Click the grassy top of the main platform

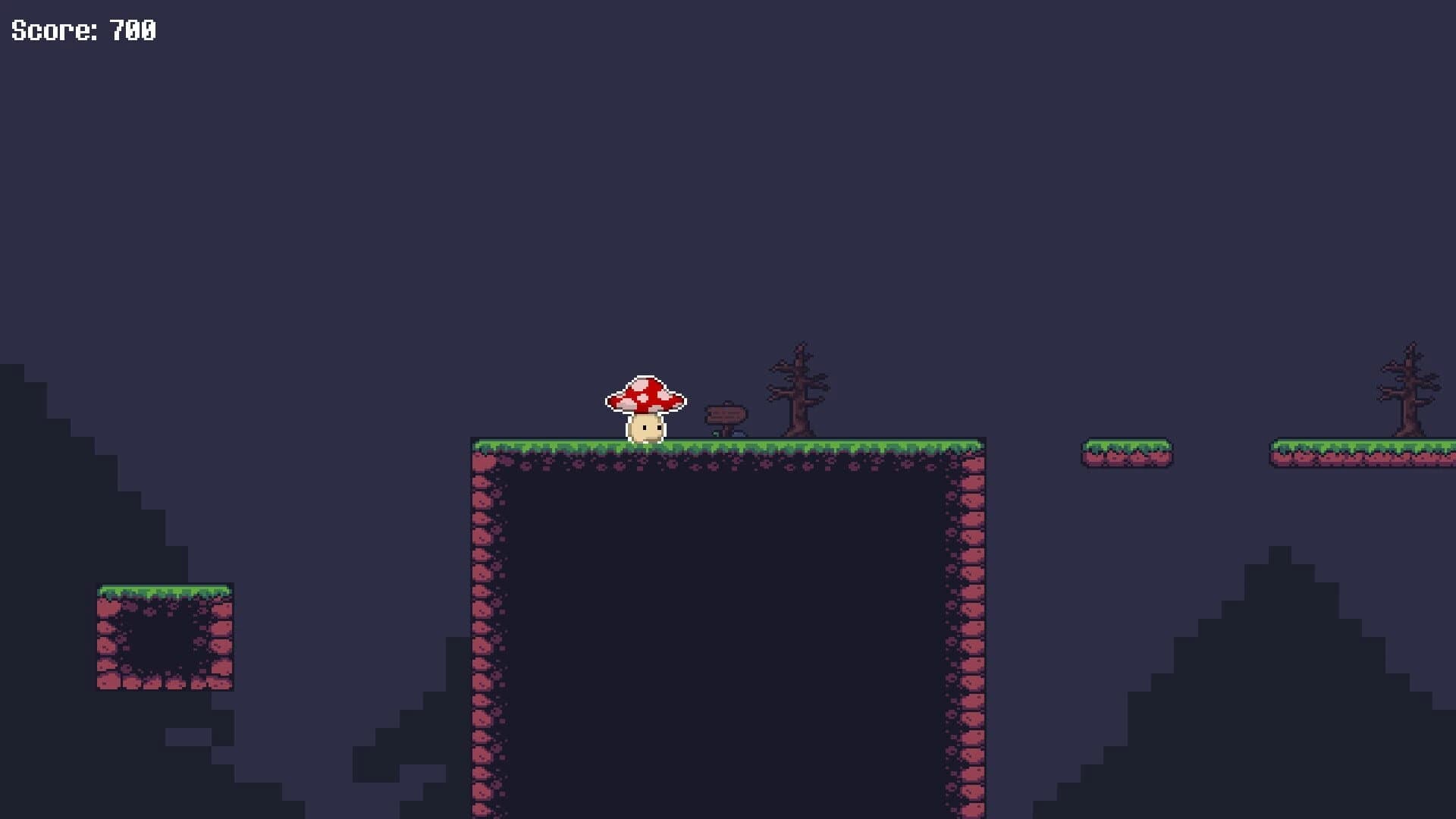(x=758, y=444)
